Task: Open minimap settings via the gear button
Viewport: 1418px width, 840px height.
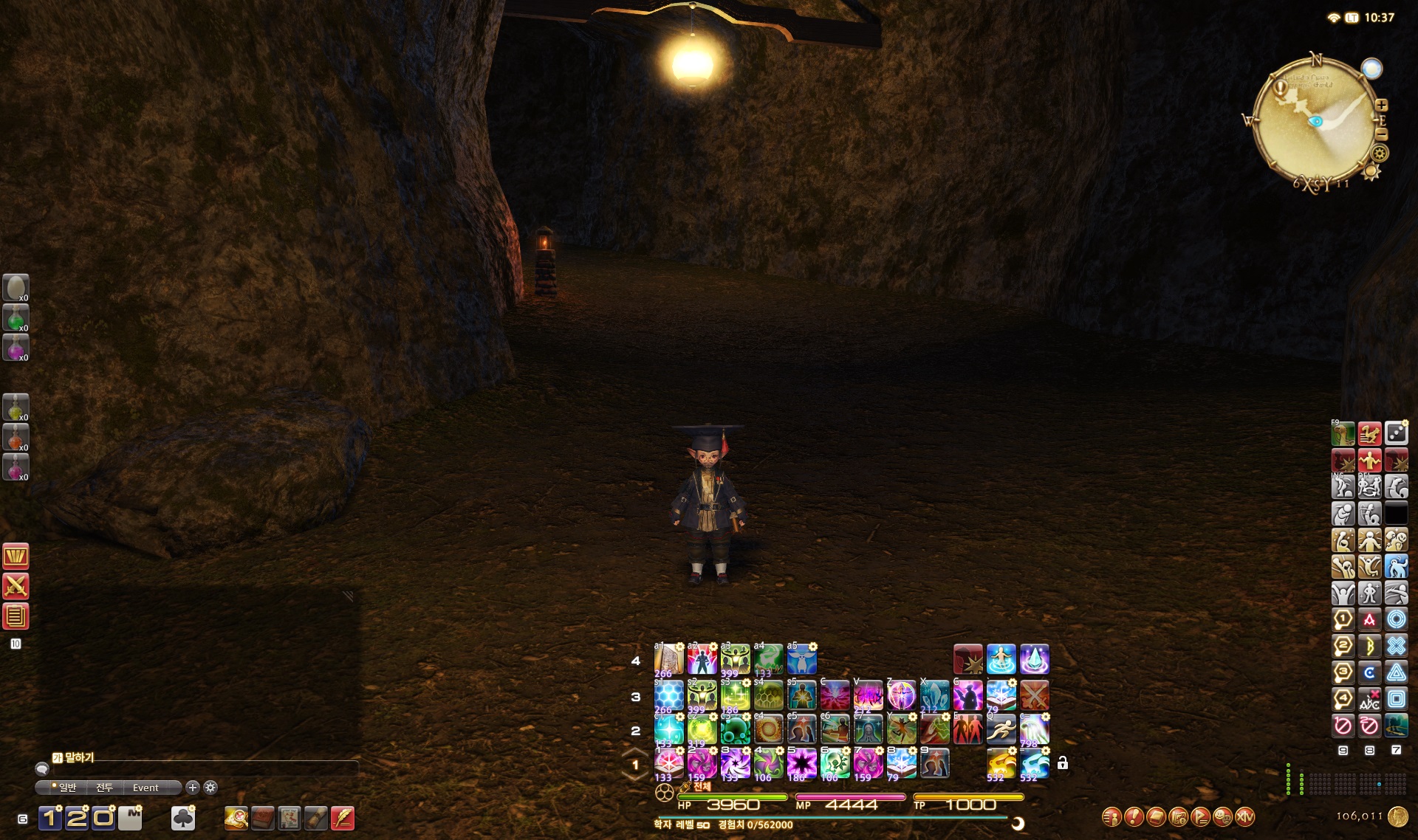Action: pos(1380,154)
